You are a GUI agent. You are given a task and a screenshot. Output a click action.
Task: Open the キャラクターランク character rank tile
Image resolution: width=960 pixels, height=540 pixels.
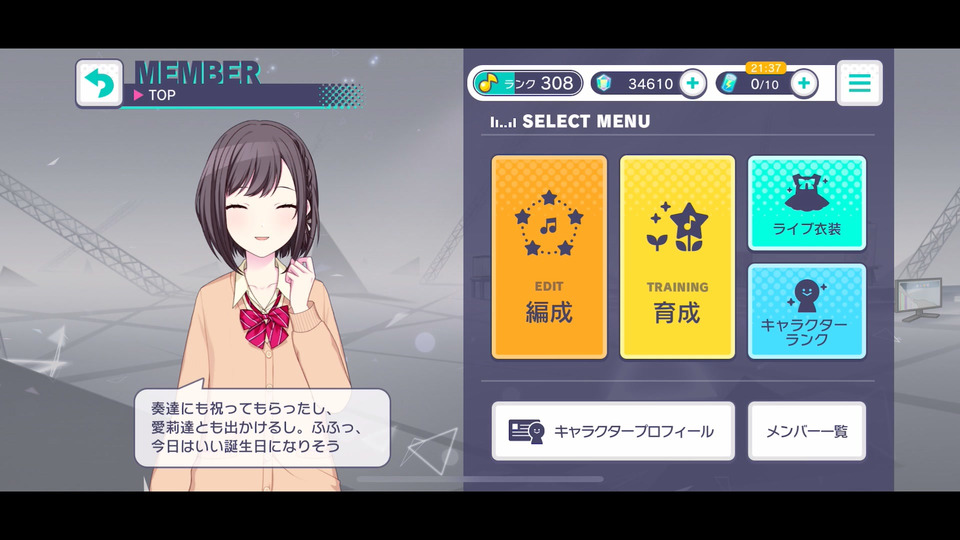click(x=806, y=311)
